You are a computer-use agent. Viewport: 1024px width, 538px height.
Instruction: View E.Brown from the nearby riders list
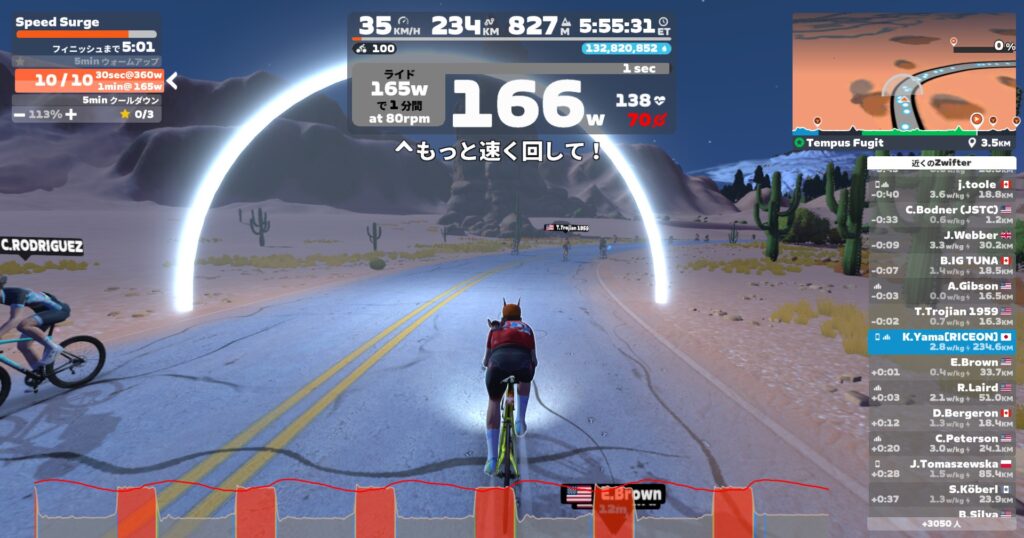click(942, 367)
